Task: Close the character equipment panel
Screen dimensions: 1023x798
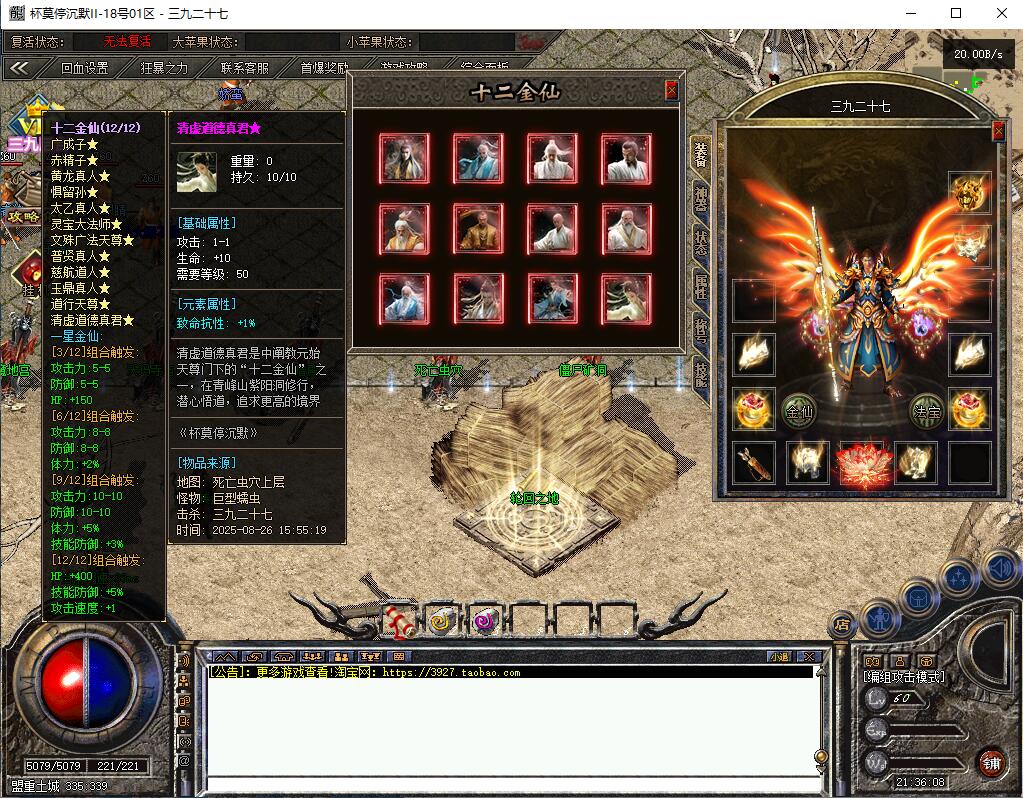Action: pos(997,131)
